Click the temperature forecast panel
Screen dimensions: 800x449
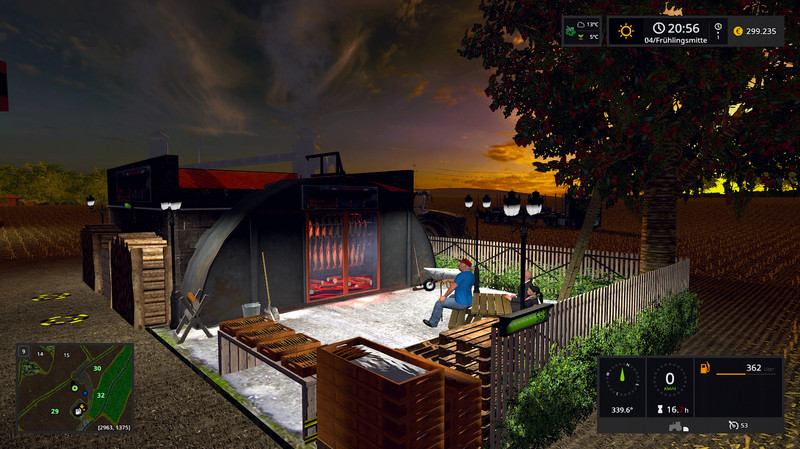click(581, 30)
